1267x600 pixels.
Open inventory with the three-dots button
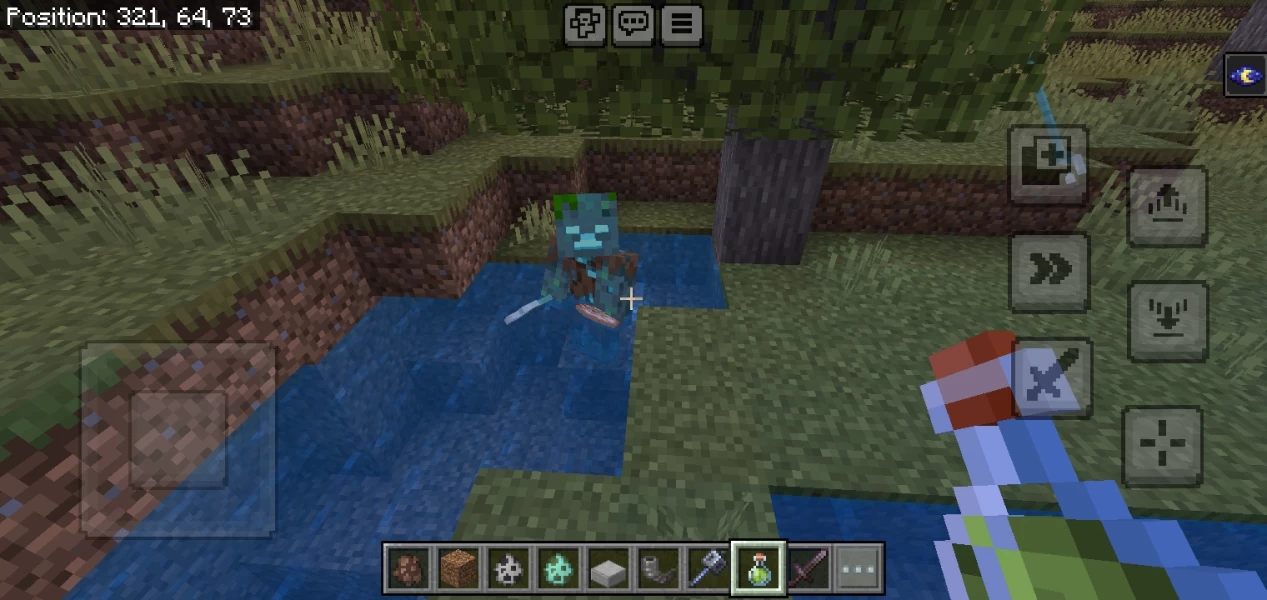pos(859,569)
